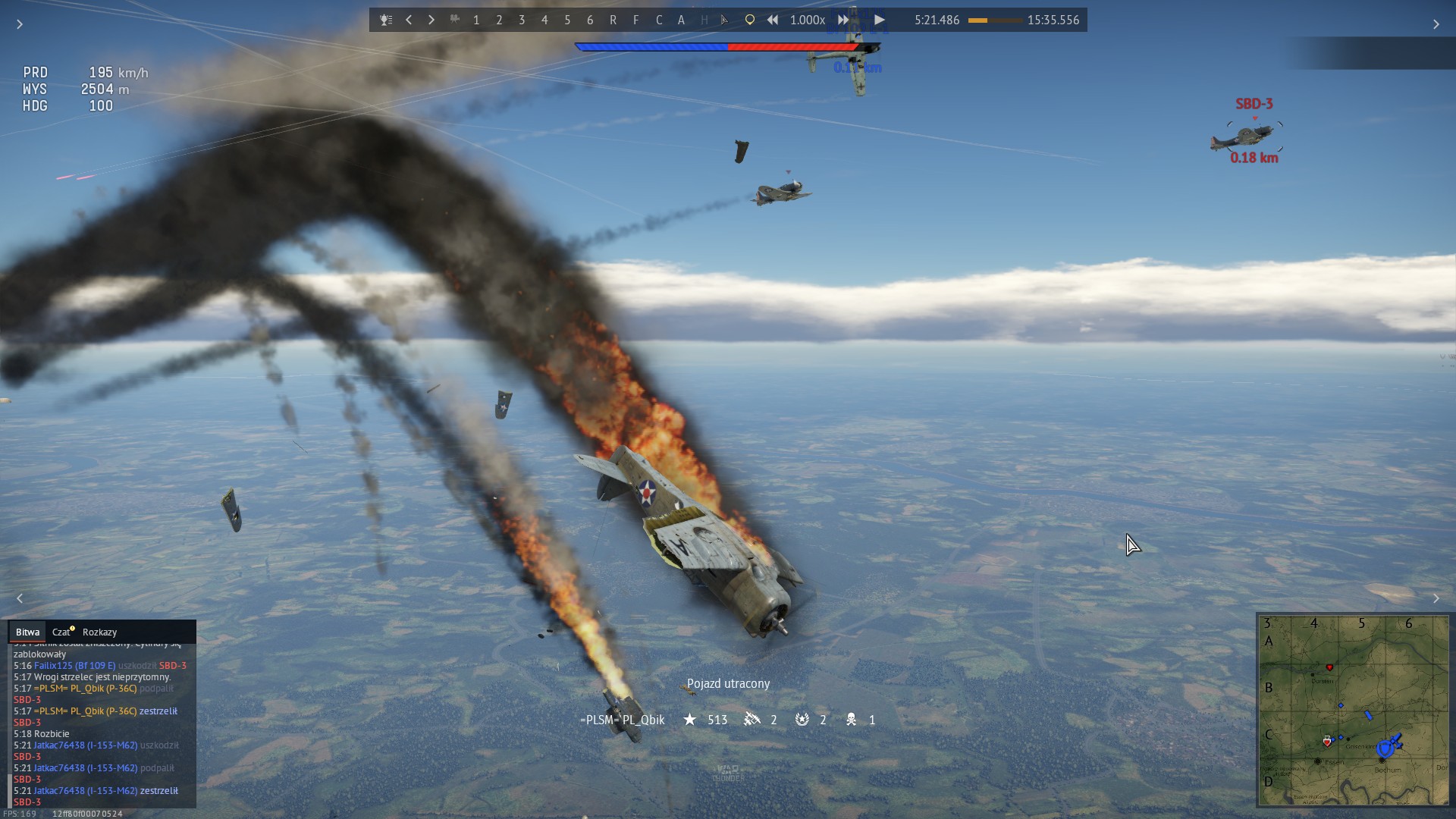
Task: Speed up replay with fast-forward arrows
Action: 843,20
